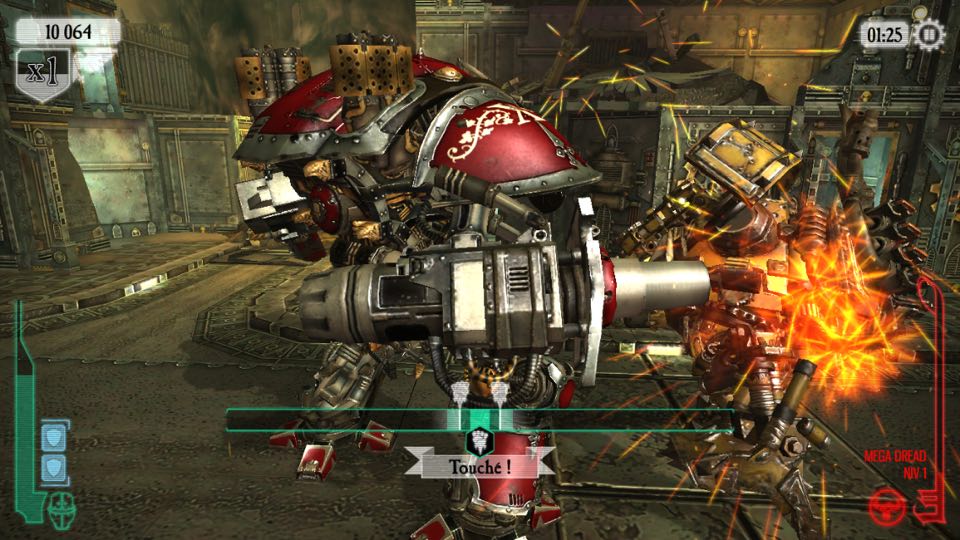The image size is (960, 540).
Task: Click the green melee timing bar
Action: [x=478, y=420]
